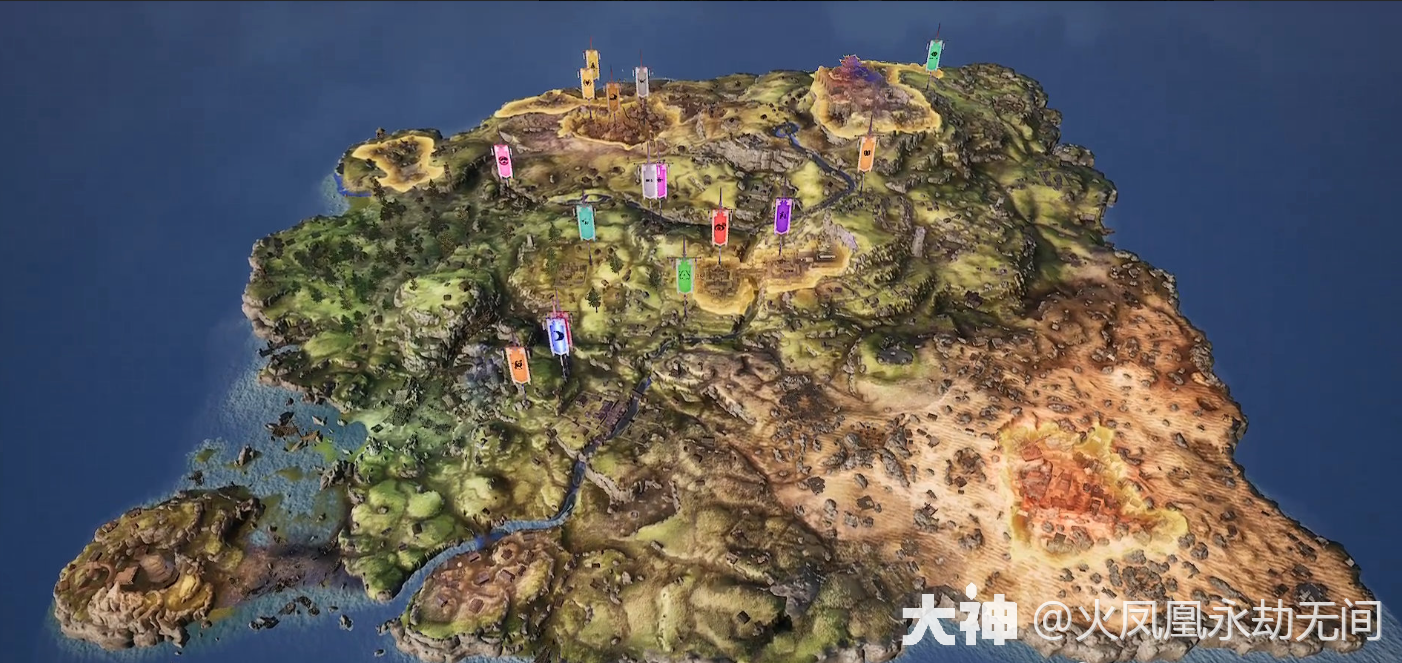The width and height of the screenshot is (1402, 663).
Task: Click the teal team banner on the map
Action: click(586, 222)
